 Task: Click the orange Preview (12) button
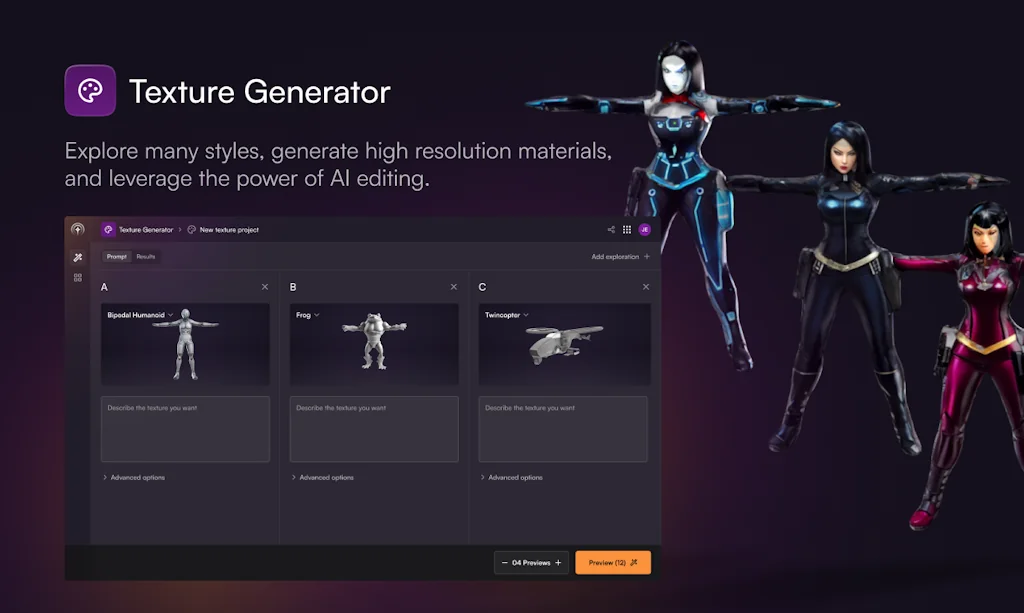612,563
